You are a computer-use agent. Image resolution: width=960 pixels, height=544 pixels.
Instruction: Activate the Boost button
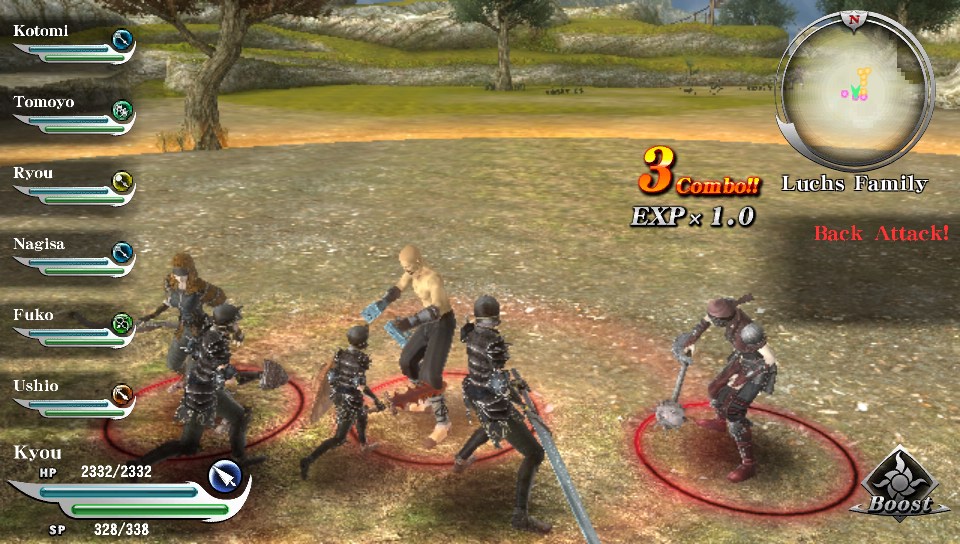click(x=898, y=487)
